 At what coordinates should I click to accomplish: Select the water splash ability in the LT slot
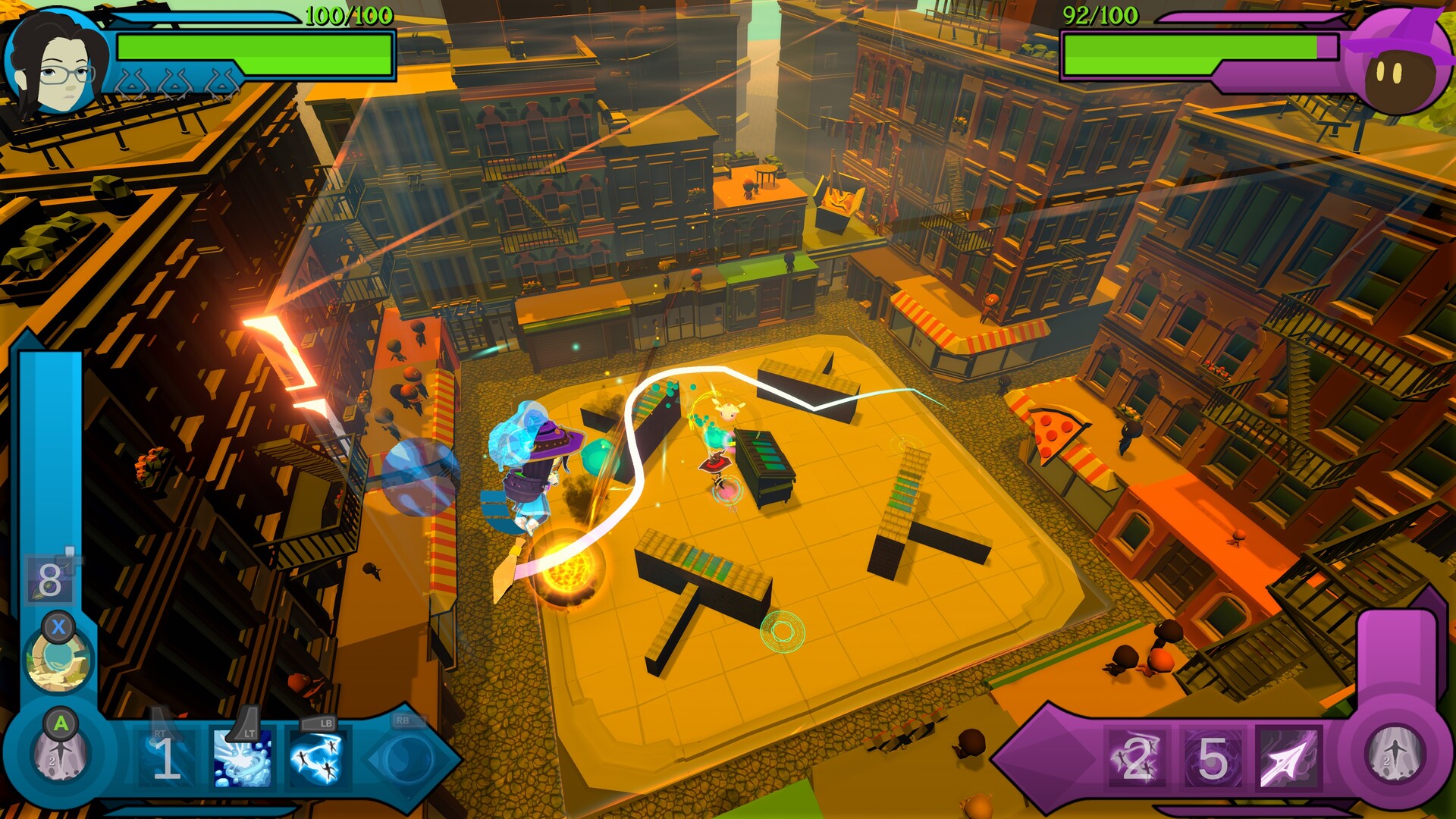[242, 761]
